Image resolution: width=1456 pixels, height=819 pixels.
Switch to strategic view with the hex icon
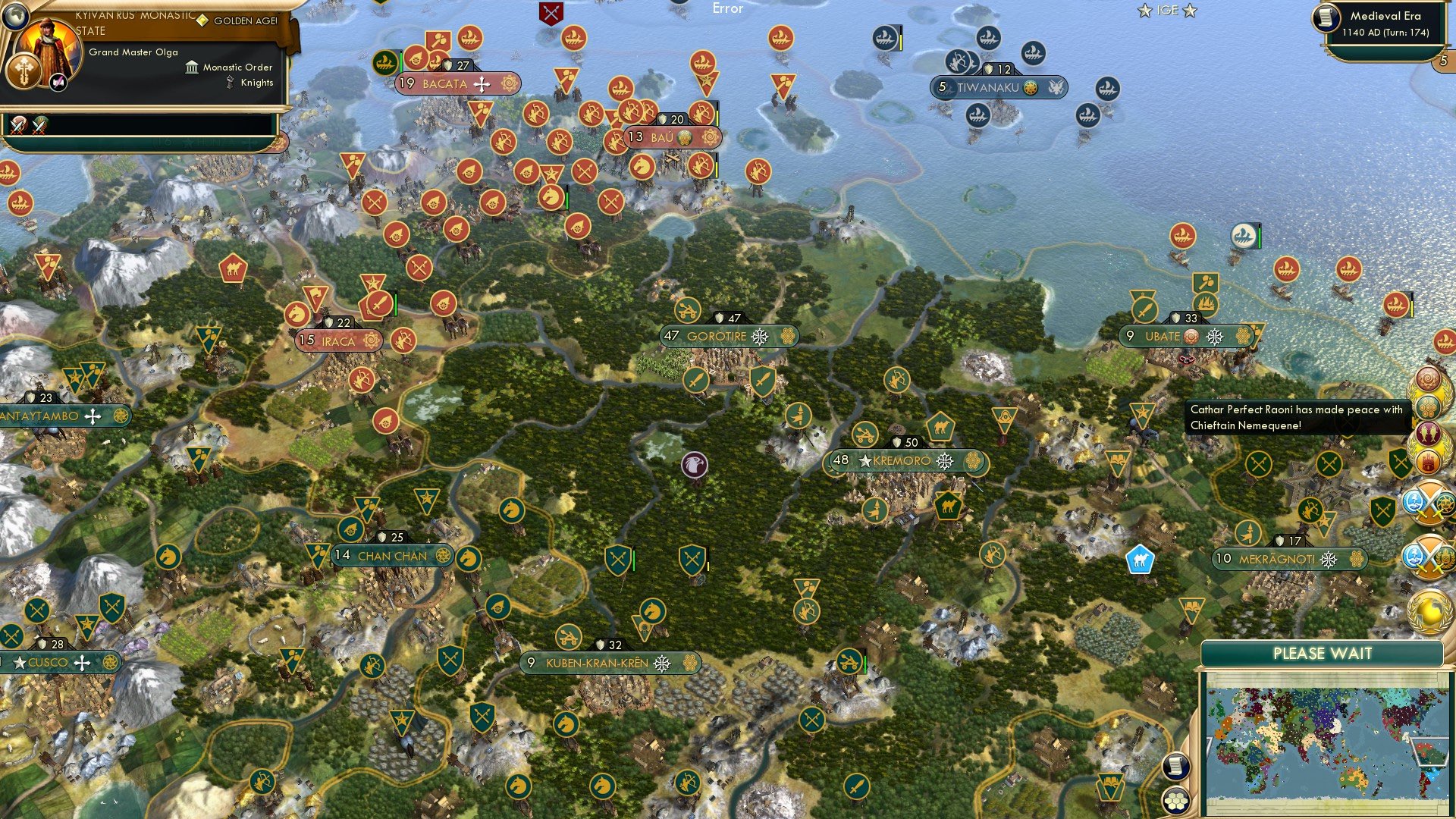coord(1176,801)
